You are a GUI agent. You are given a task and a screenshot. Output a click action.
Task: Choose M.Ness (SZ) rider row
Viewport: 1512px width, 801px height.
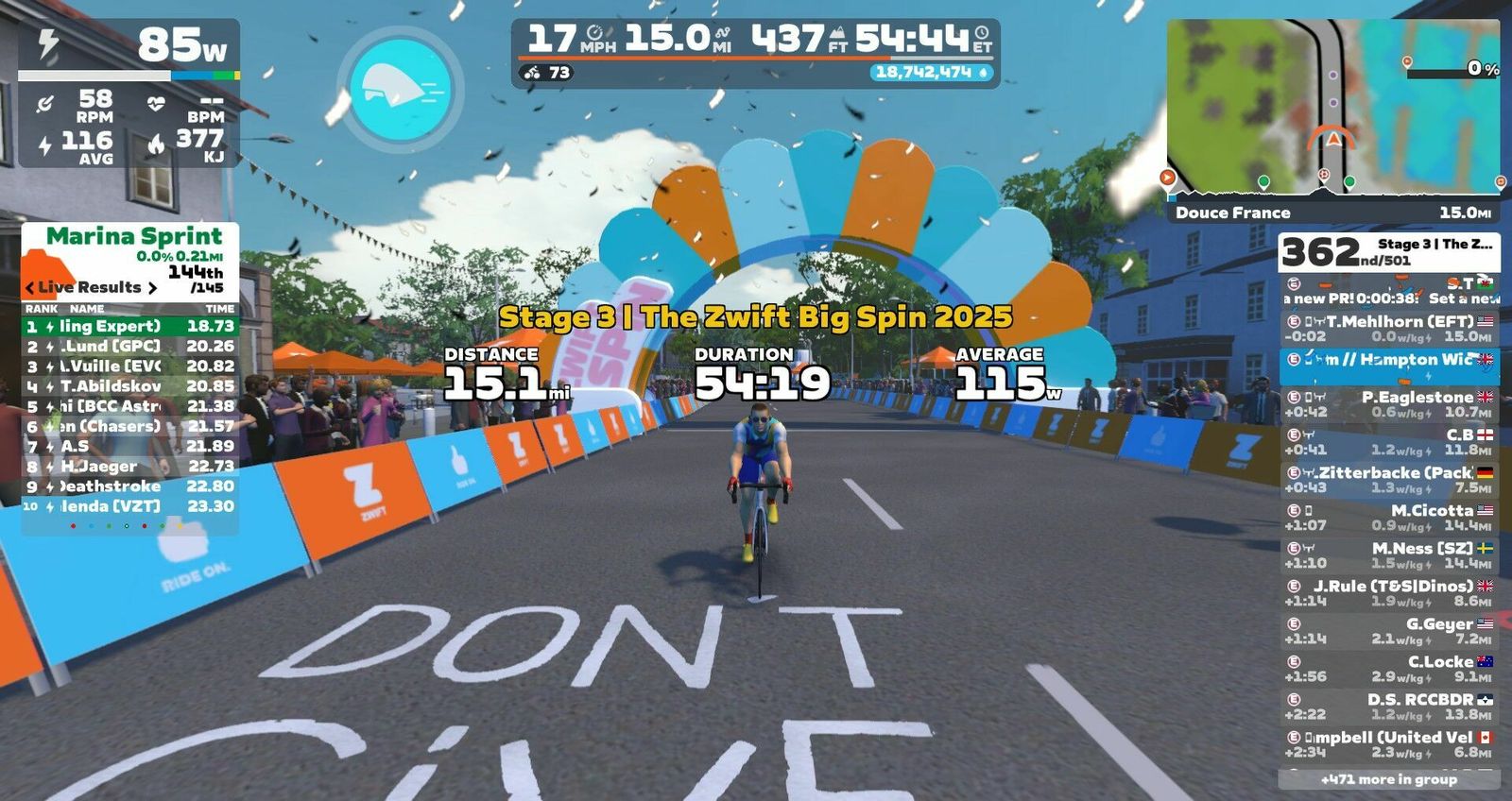click(x=1388, y=555)
